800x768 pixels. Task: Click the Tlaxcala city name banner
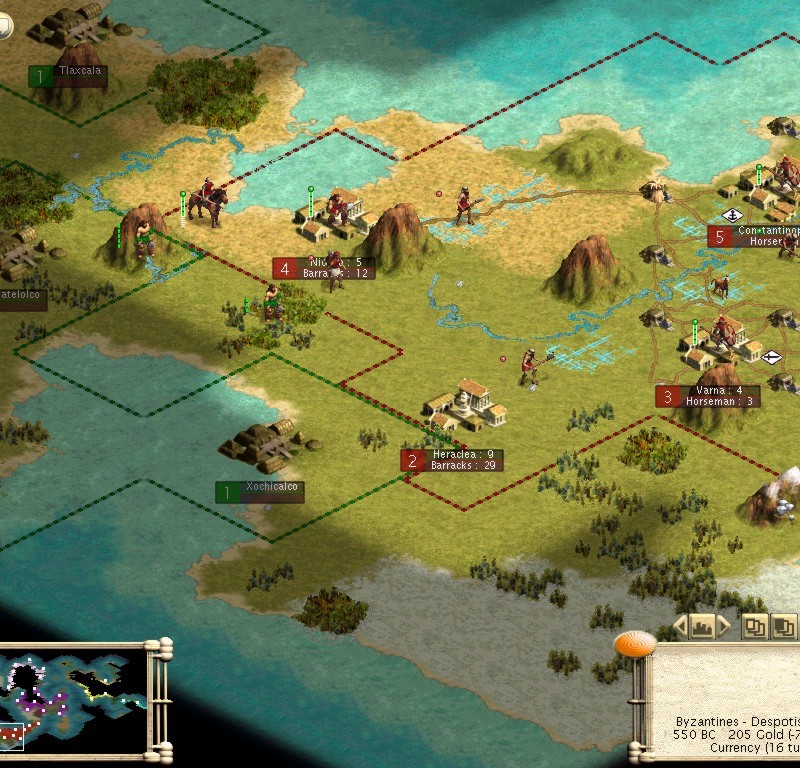click(x=68, y=76)
